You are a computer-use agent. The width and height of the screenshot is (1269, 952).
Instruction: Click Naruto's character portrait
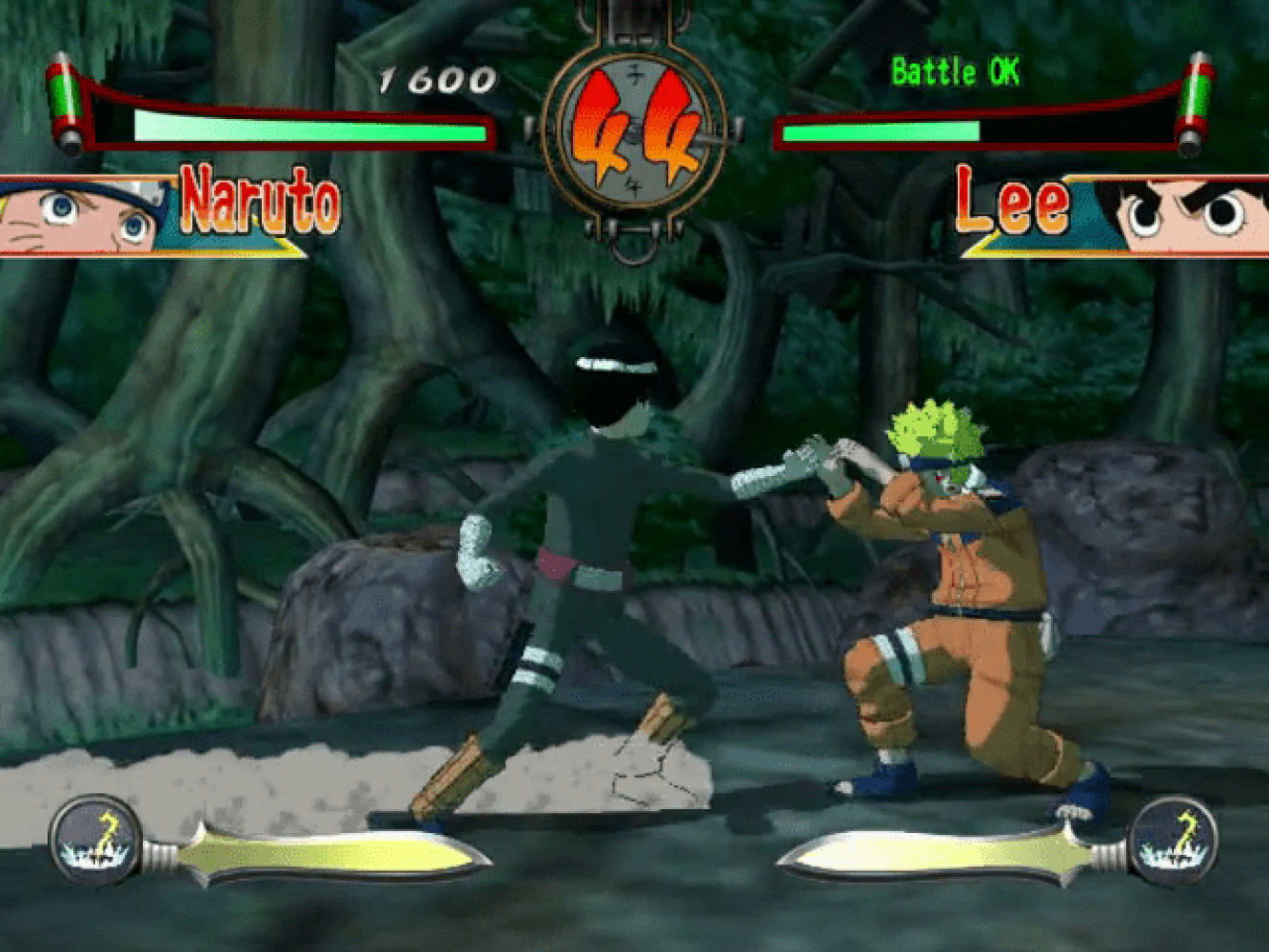pyautogui.click(x=81, y=217)
